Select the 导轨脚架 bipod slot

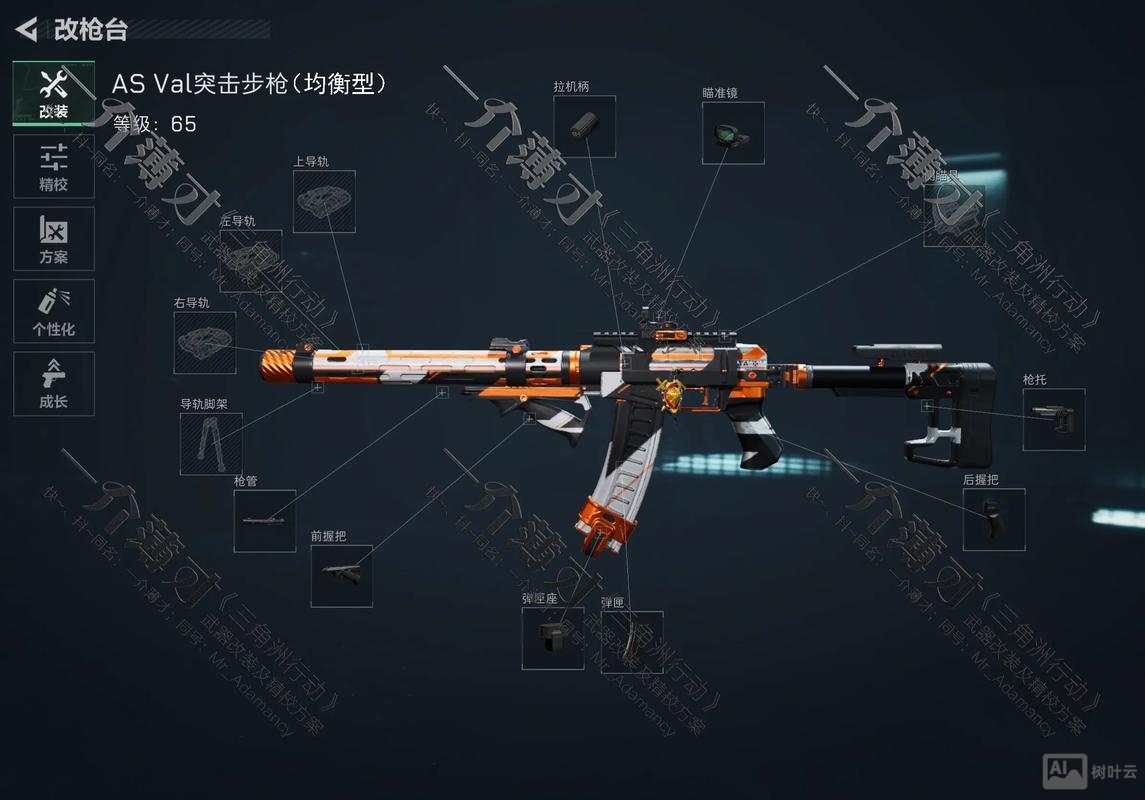tap(211, 444)
